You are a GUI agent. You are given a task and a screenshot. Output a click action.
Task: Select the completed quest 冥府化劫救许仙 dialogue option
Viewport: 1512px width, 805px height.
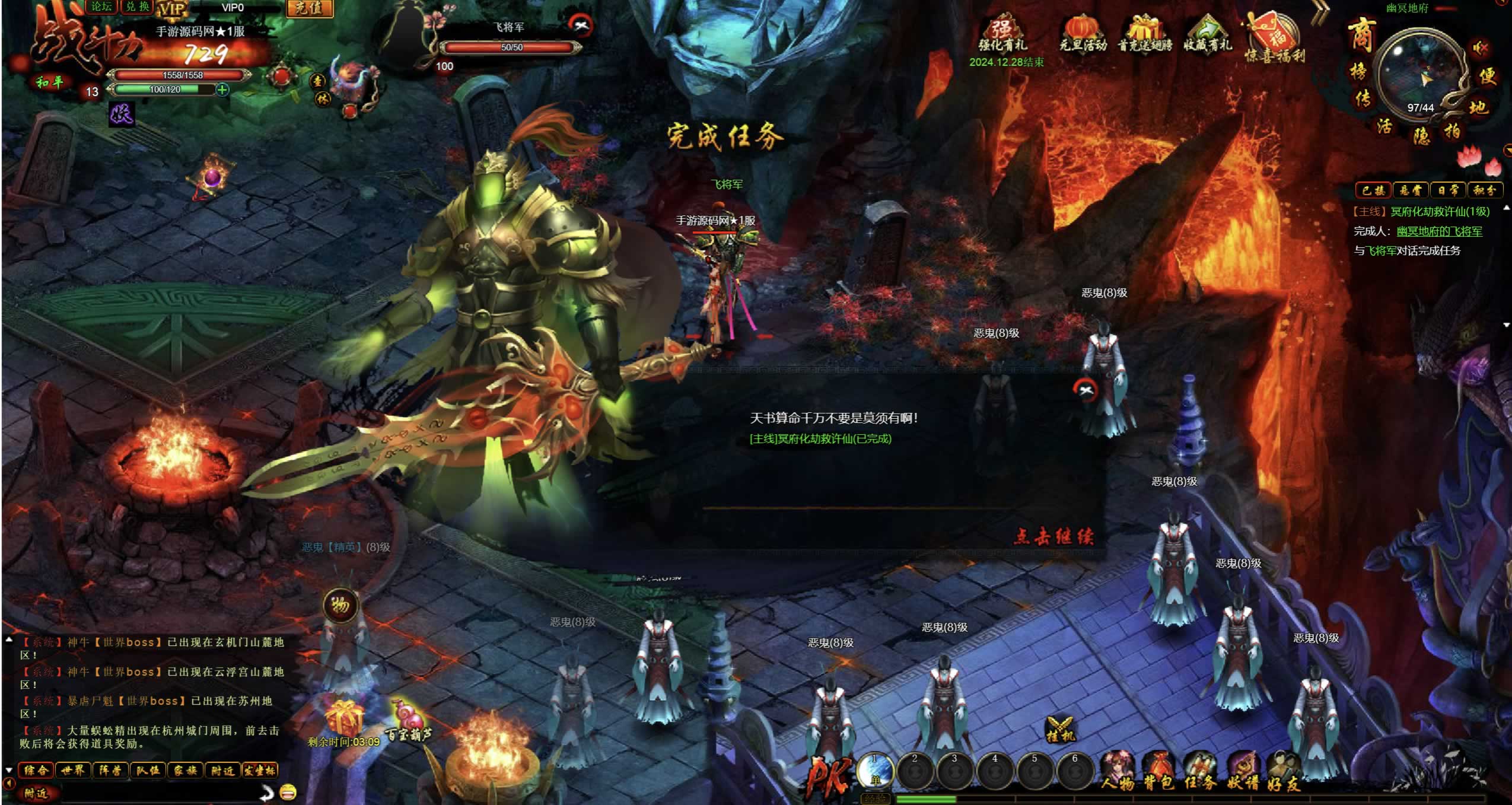[820, 439]
